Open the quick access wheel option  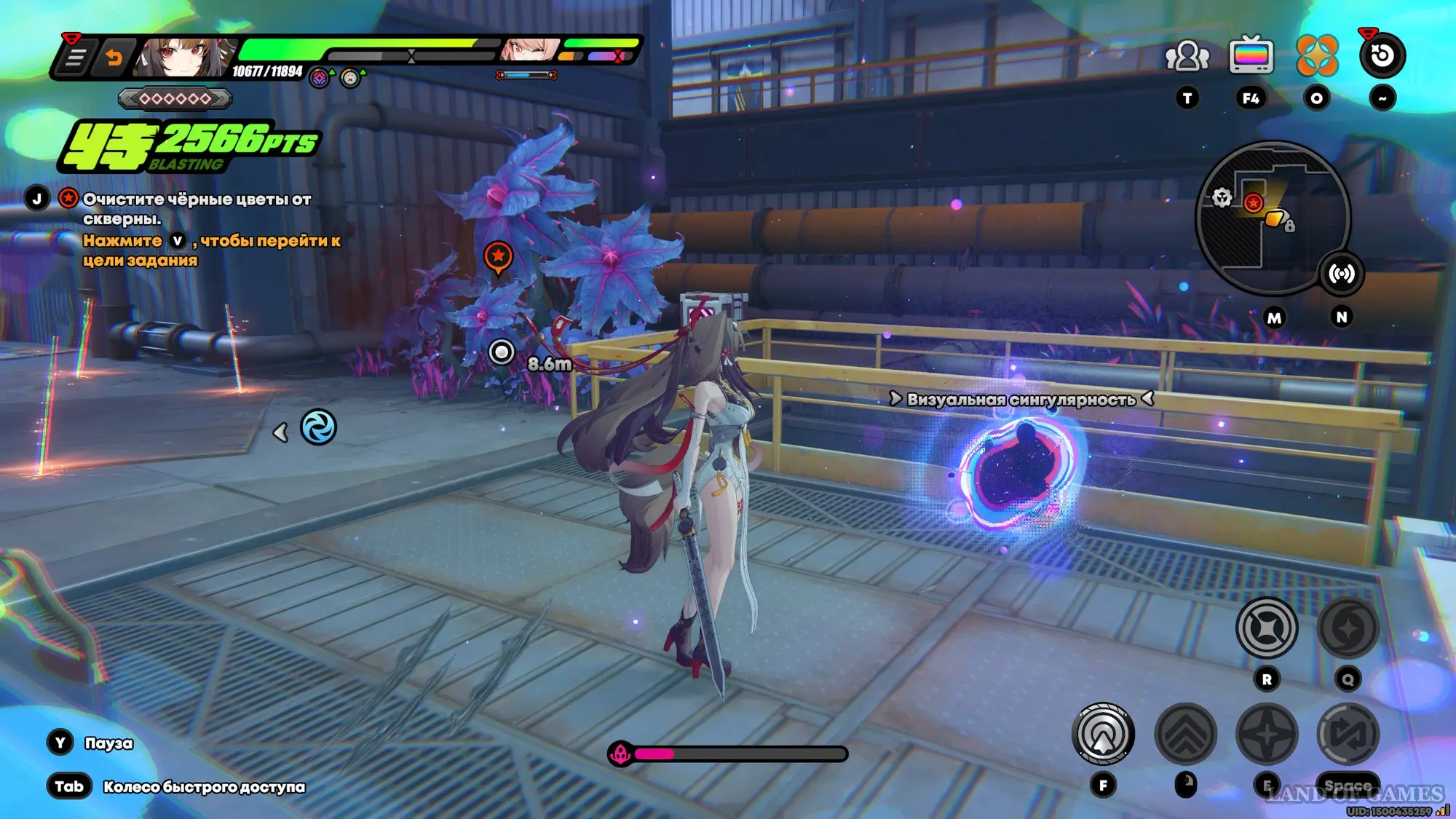[203, 787]
